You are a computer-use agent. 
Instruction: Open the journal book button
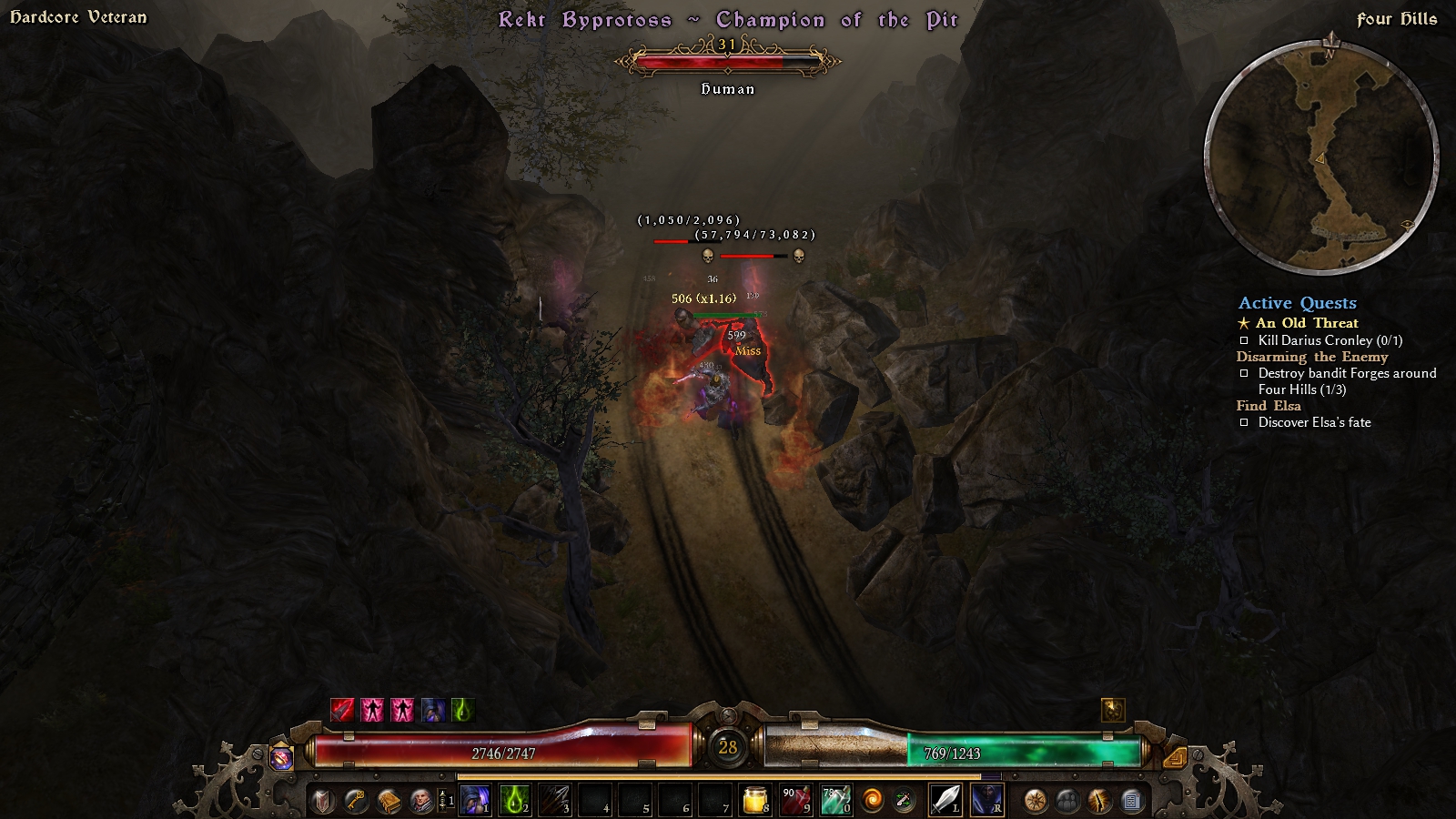pos(389,801)
